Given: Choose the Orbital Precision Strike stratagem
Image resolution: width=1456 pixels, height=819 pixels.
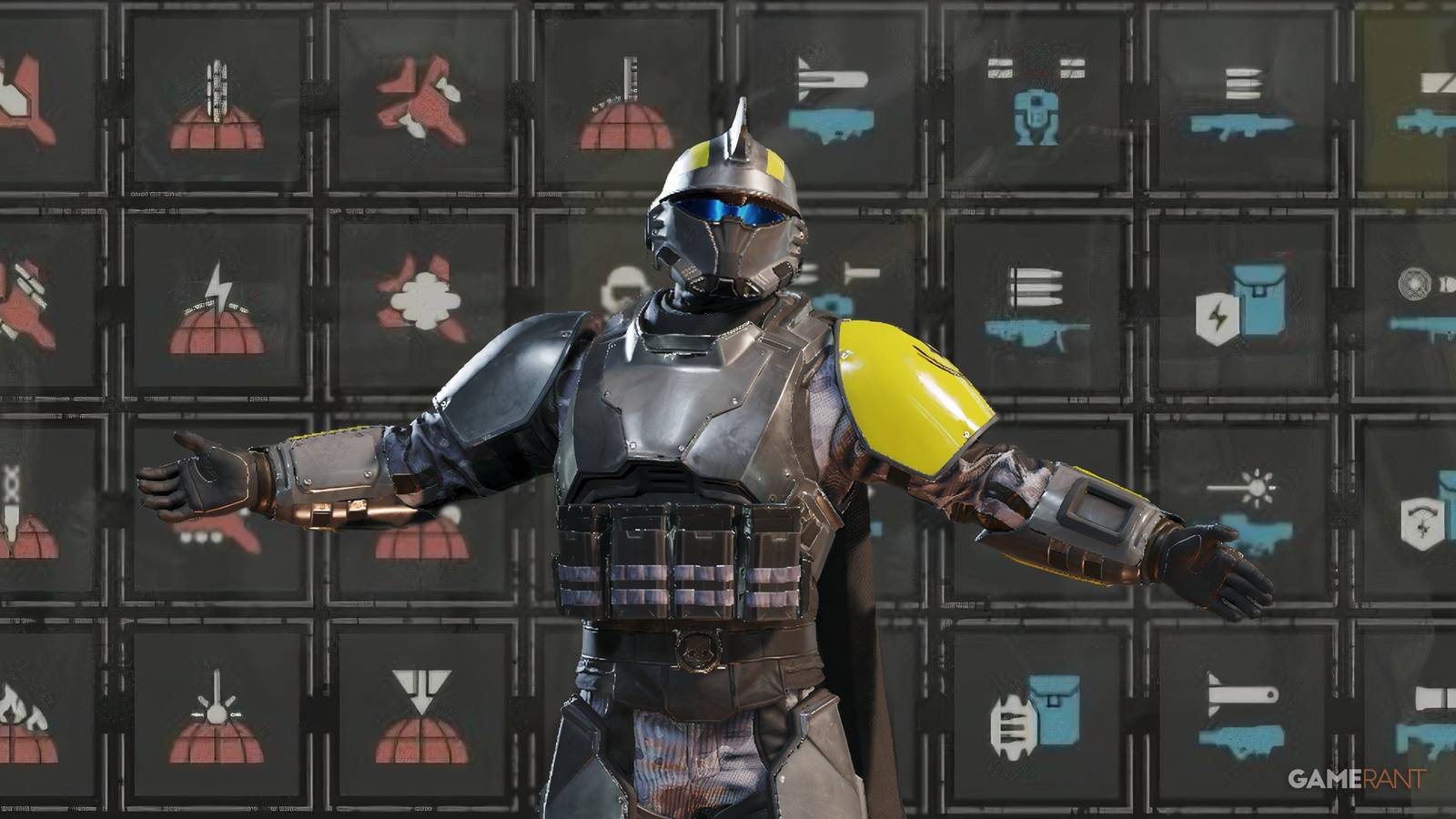Looking at the screenshot, I should (x=423, y=714).
